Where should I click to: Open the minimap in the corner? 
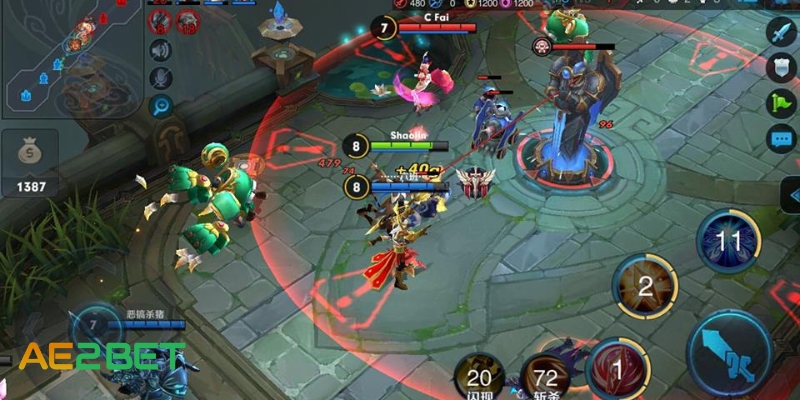tap(70, 58)
